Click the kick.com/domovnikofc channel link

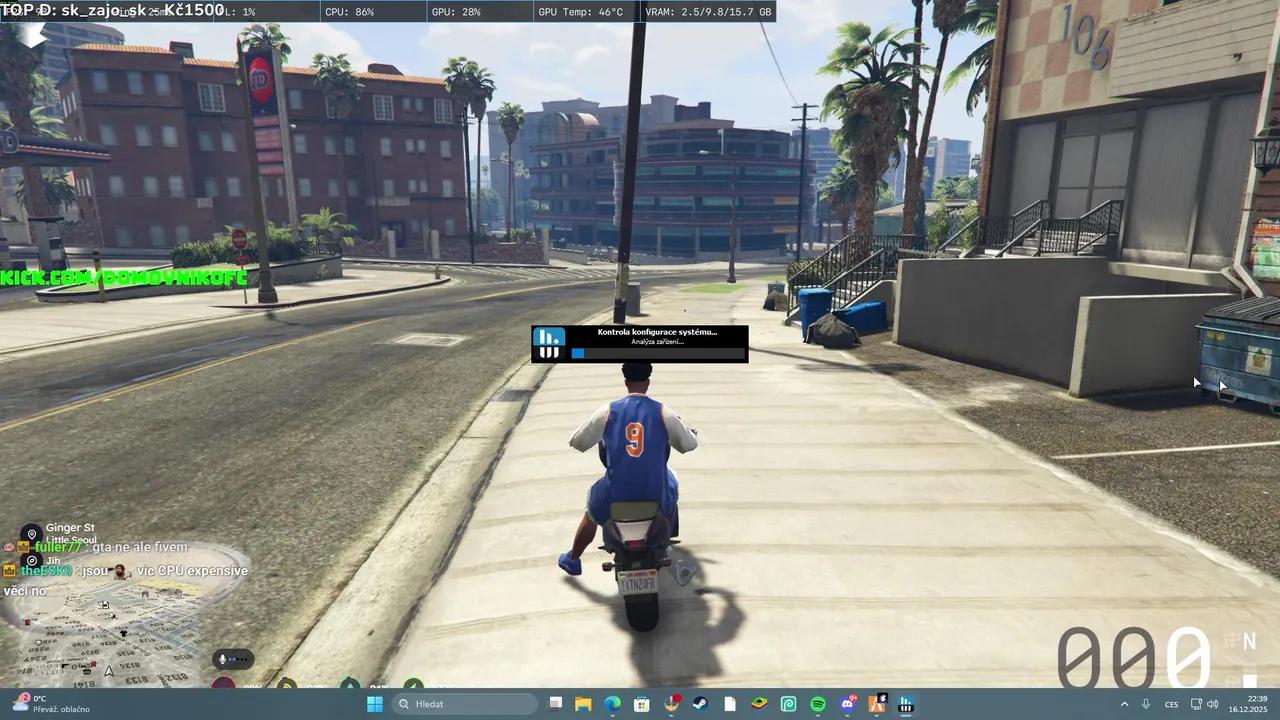(x=123, y=278)
